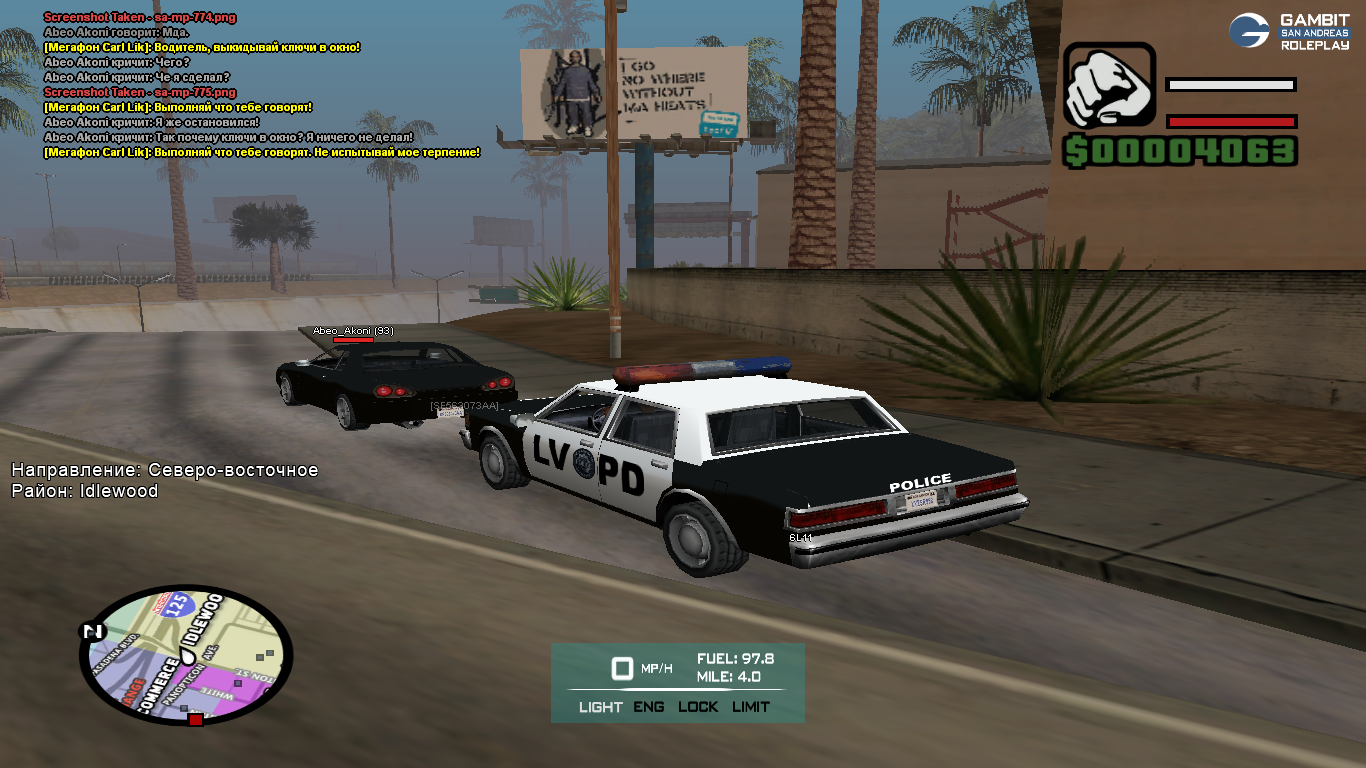Viewport: 1366px width, 768px height.
Task: Toggle the LIMIT speed limiter indicator
Action: click(751, 707)
